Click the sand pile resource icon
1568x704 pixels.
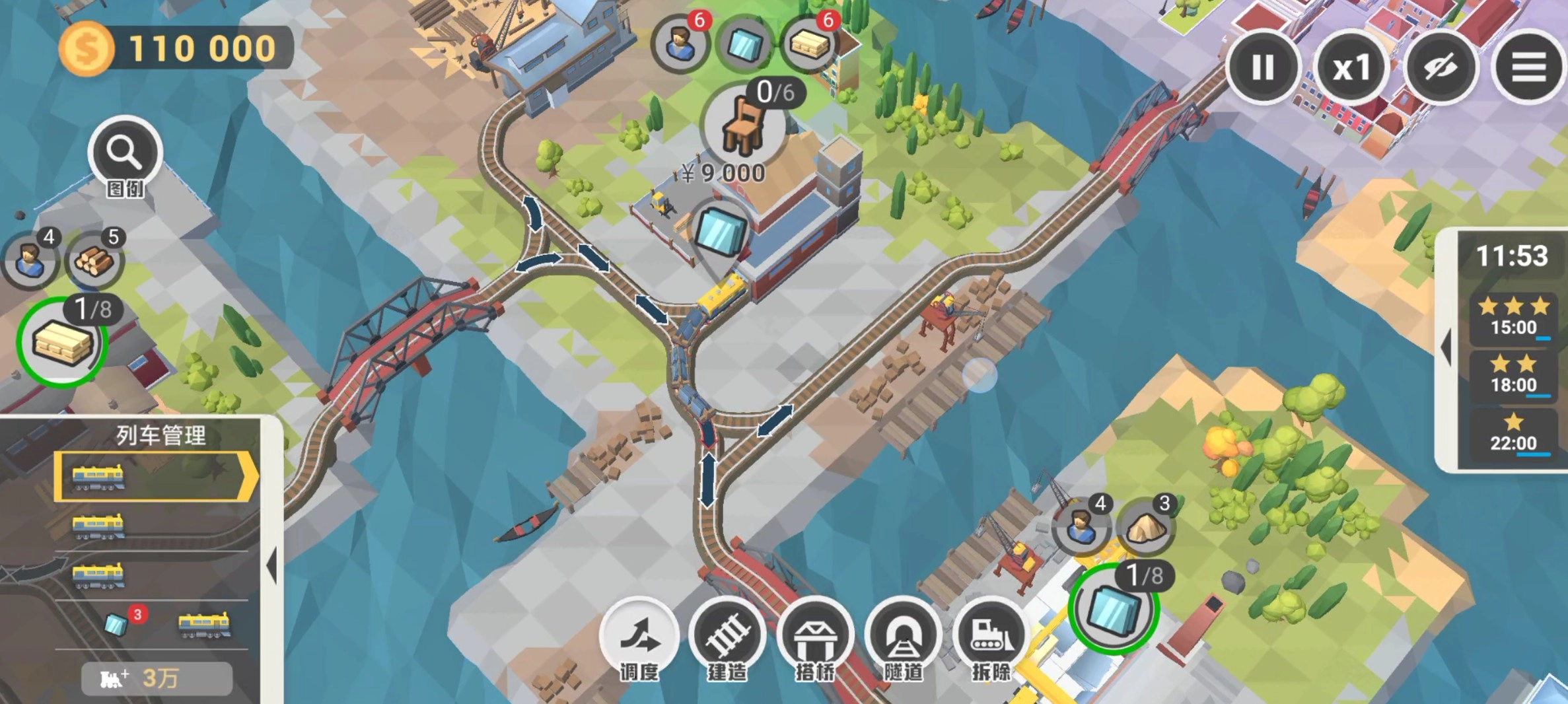(1146, 528)
